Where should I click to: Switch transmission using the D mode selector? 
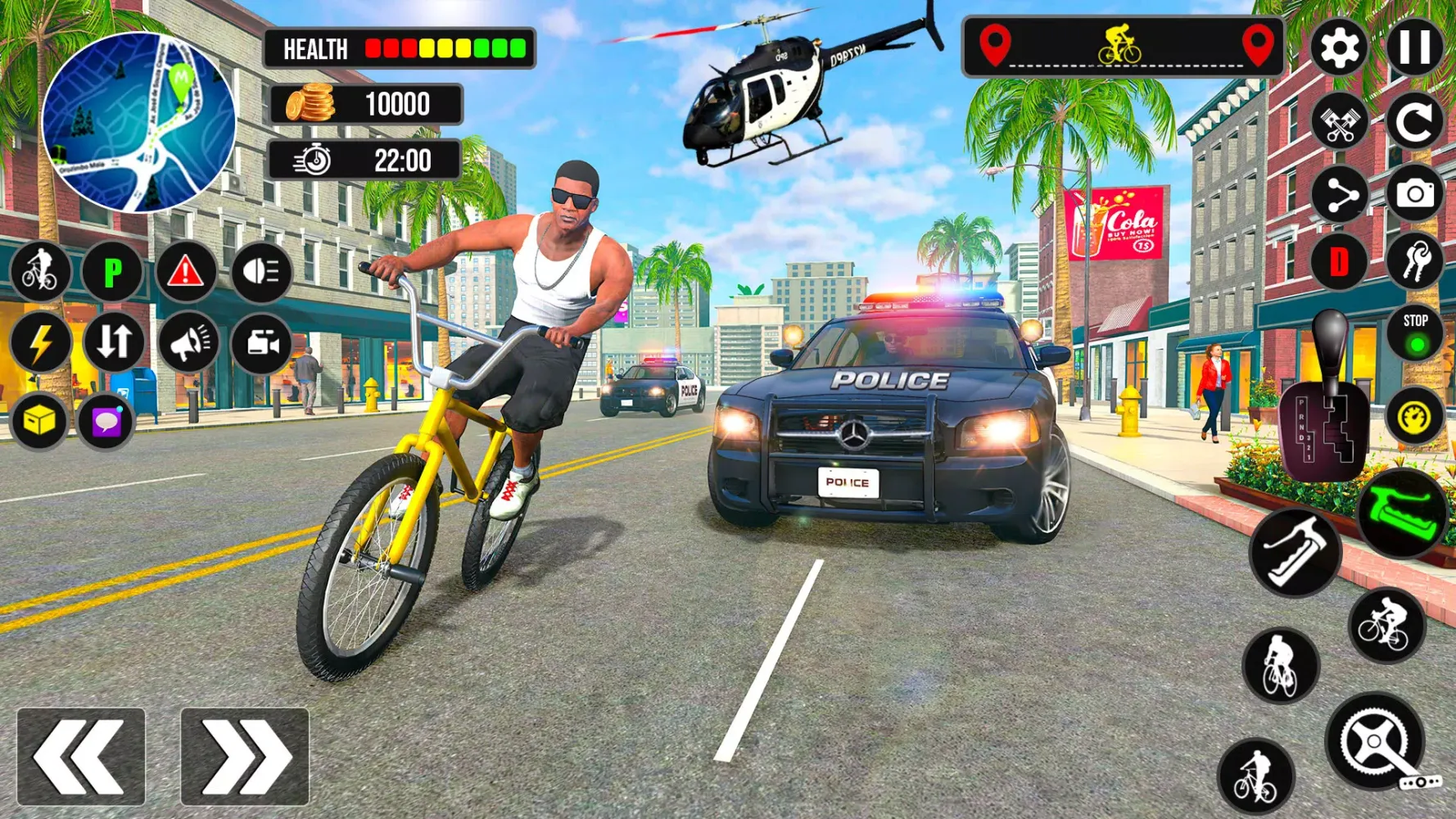coord(1337,260)
